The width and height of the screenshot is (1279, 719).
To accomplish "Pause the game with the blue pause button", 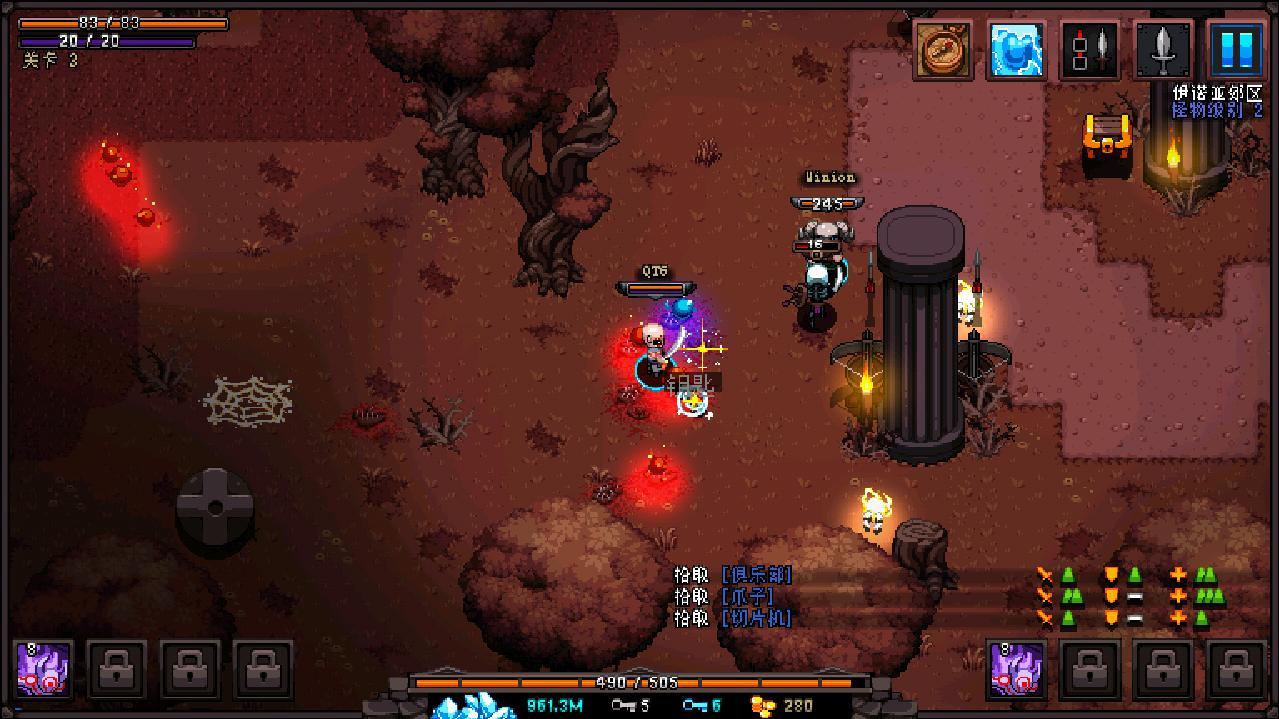I will pyautogui.click(x=1235, y=50).
